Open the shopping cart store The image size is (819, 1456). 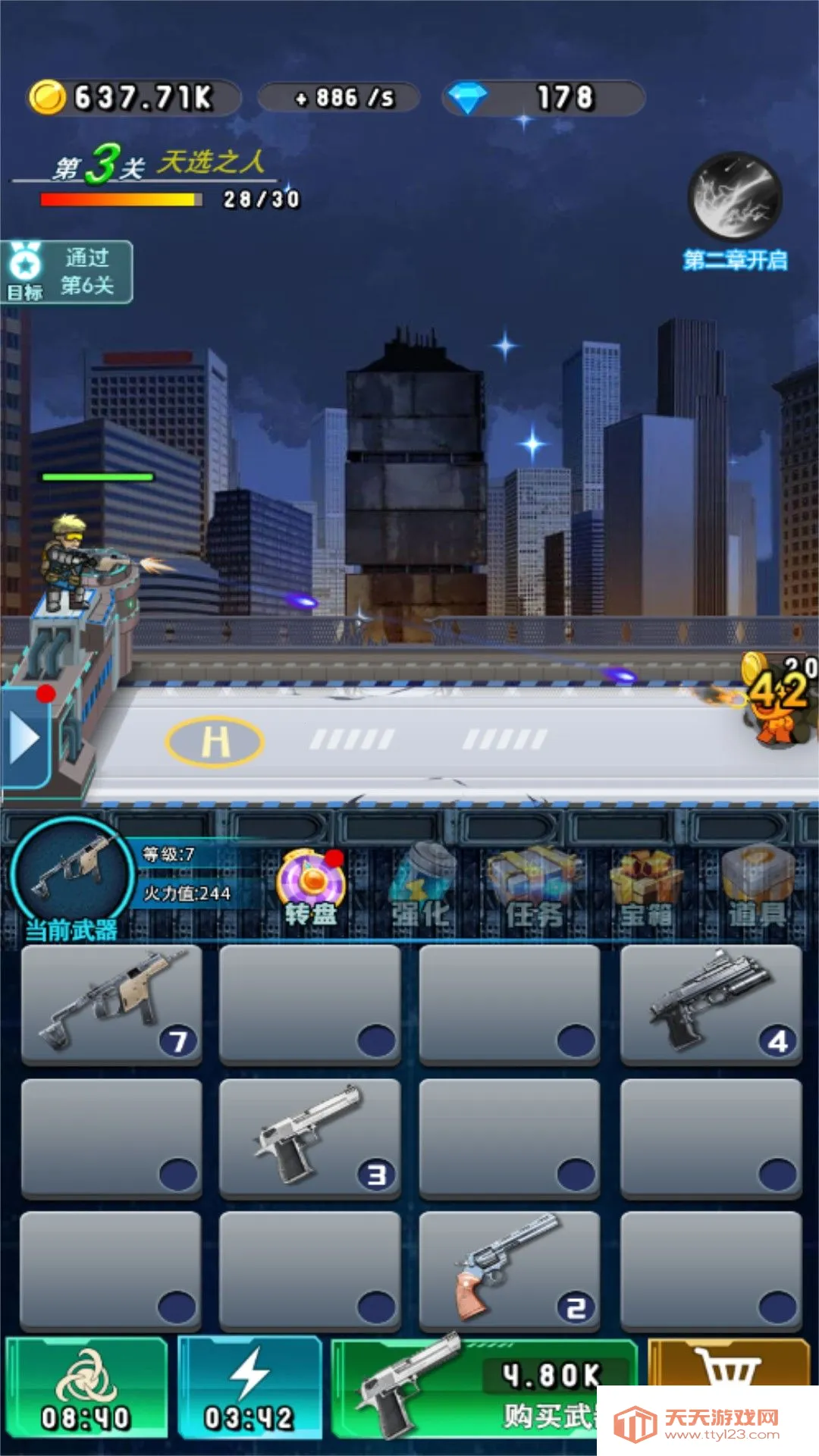[728, 1363]
